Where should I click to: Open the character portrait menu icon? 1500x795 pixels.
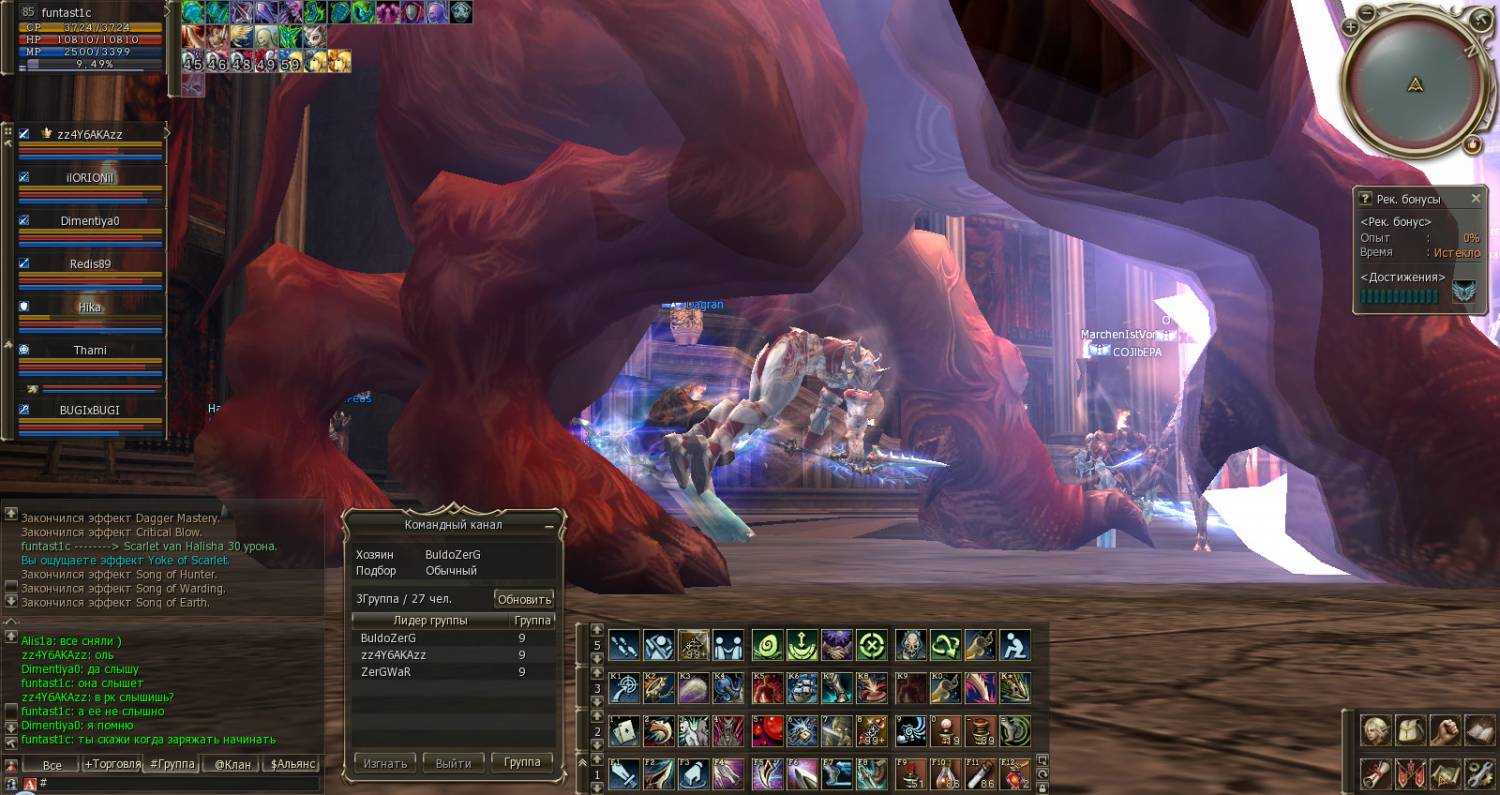pos(1378,730)
